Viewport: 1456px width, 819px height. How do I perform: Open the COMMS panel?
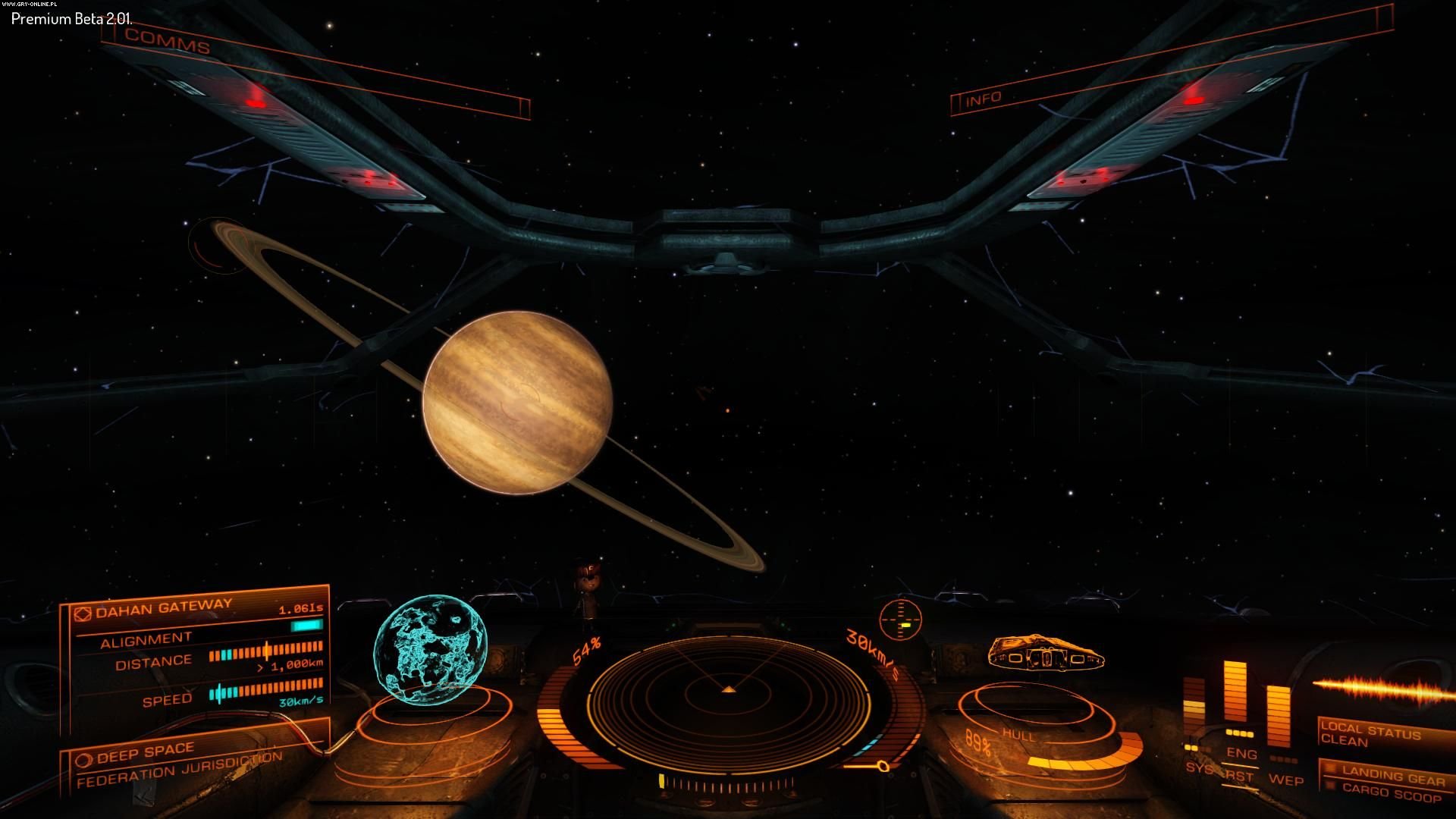click(x=168, y=41)
